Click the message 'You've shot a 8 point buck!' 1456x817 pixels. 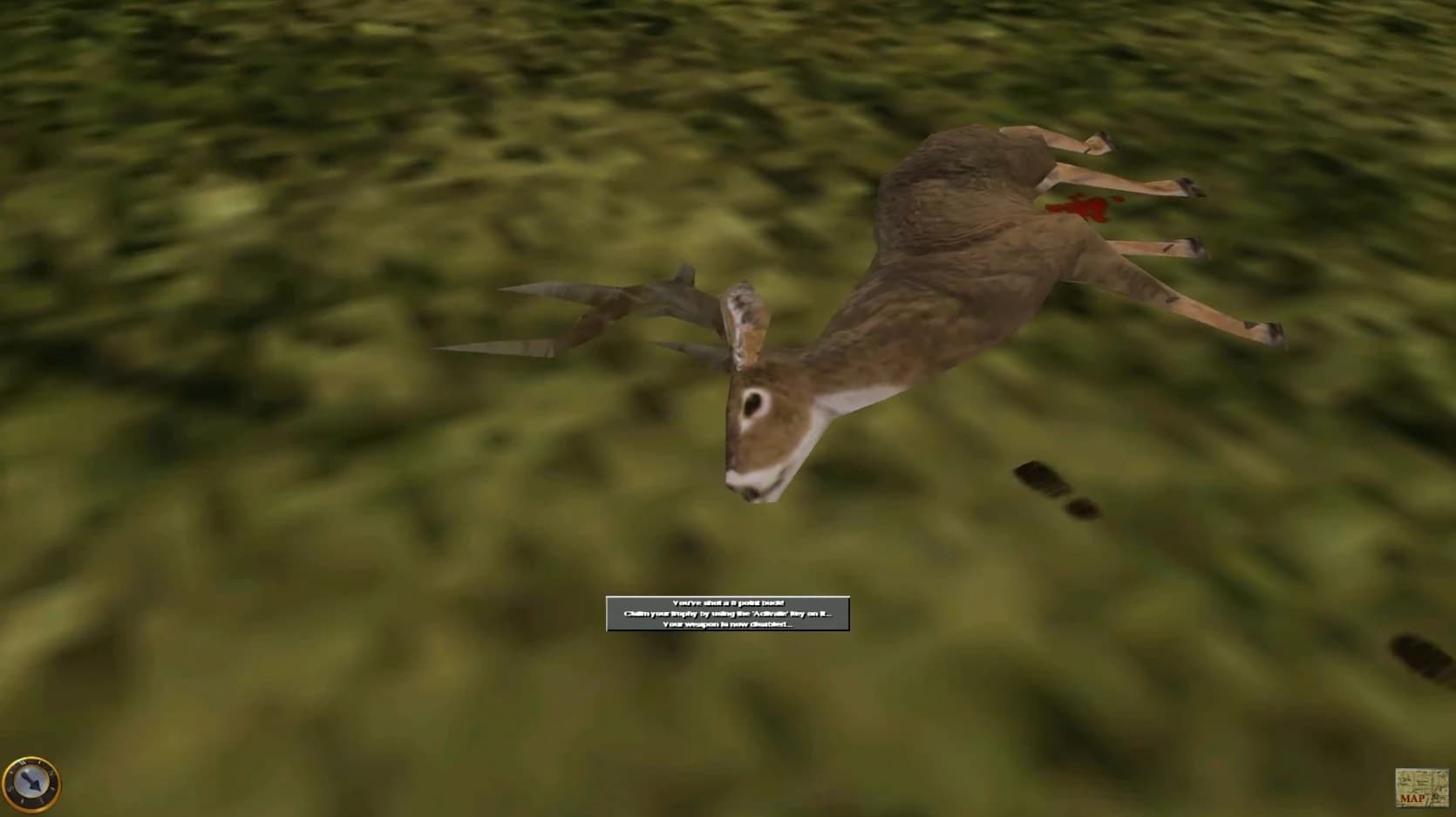tap(729, 602)
